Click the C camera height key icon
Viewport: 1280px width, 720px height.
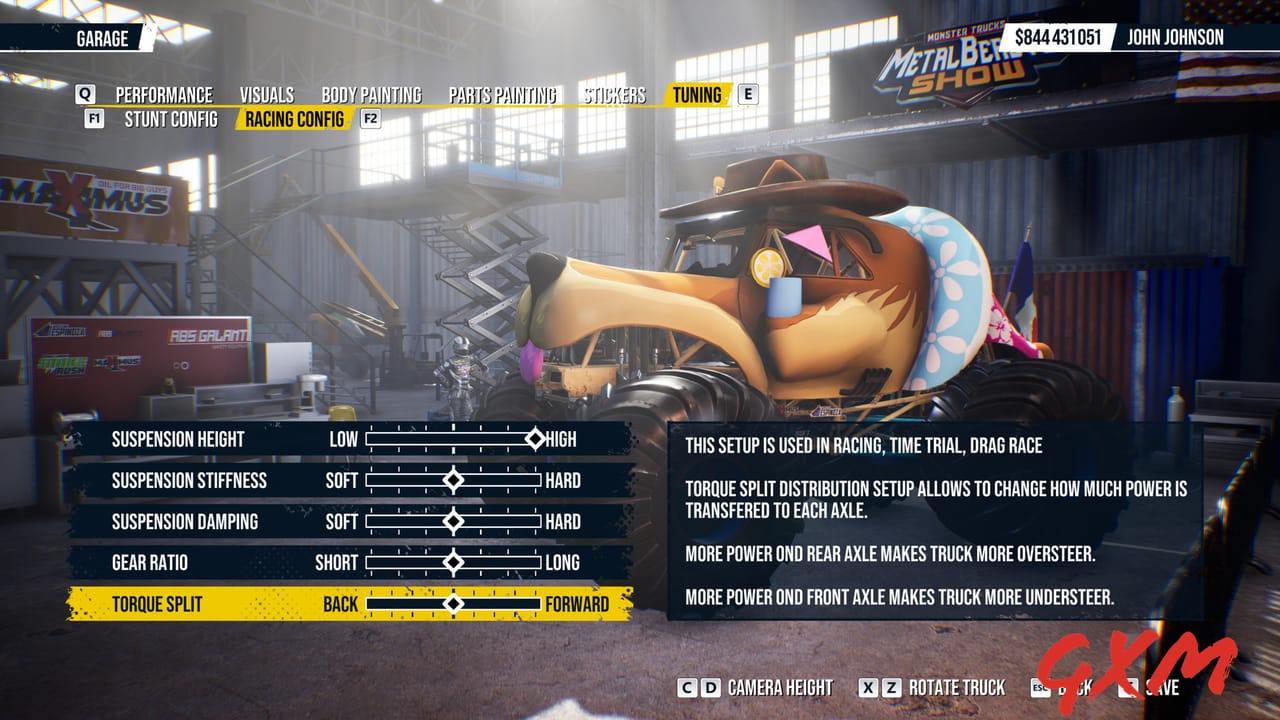687,689
